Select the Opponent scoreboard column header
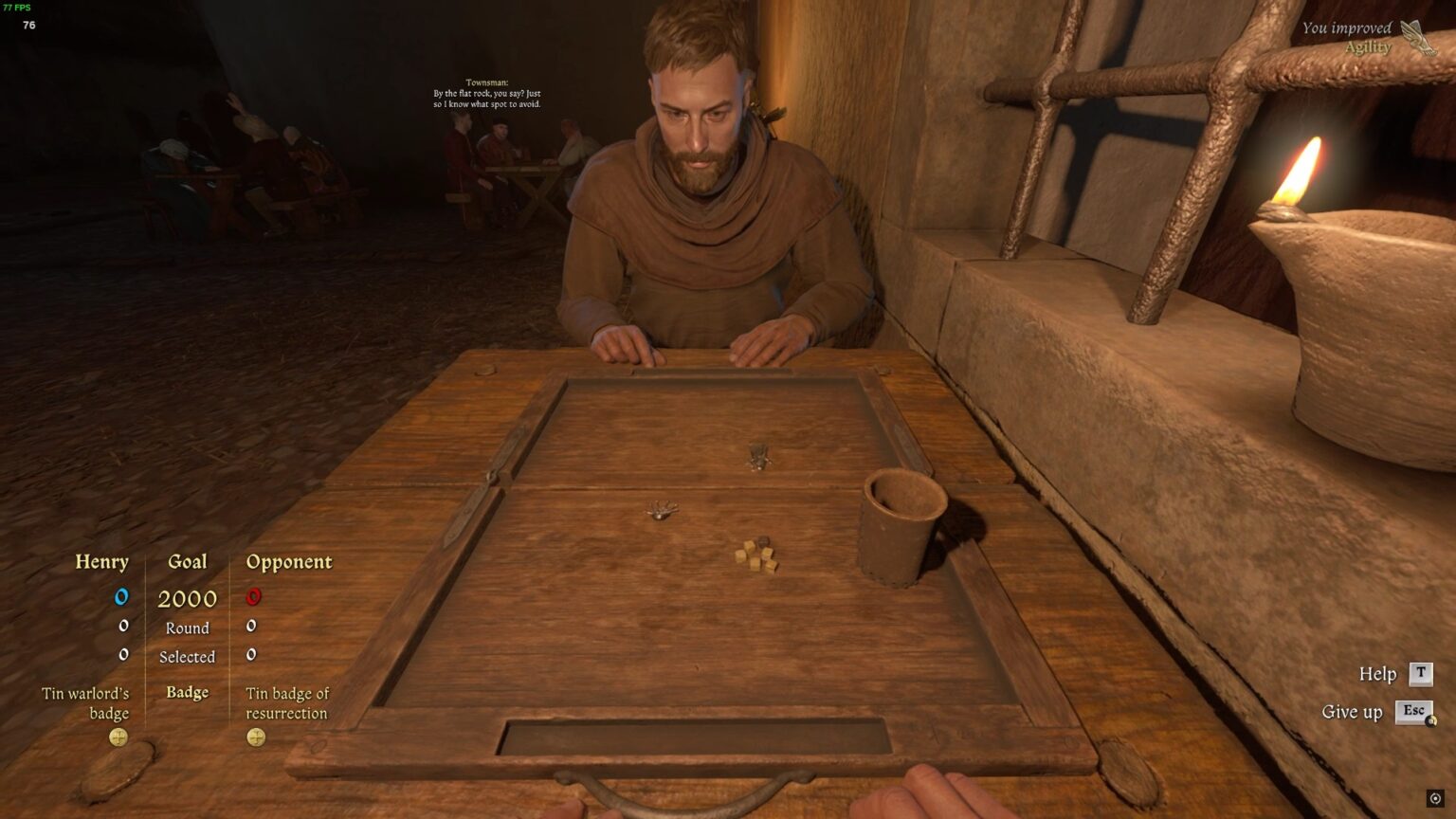1456x819 pixels. point(290,561)
